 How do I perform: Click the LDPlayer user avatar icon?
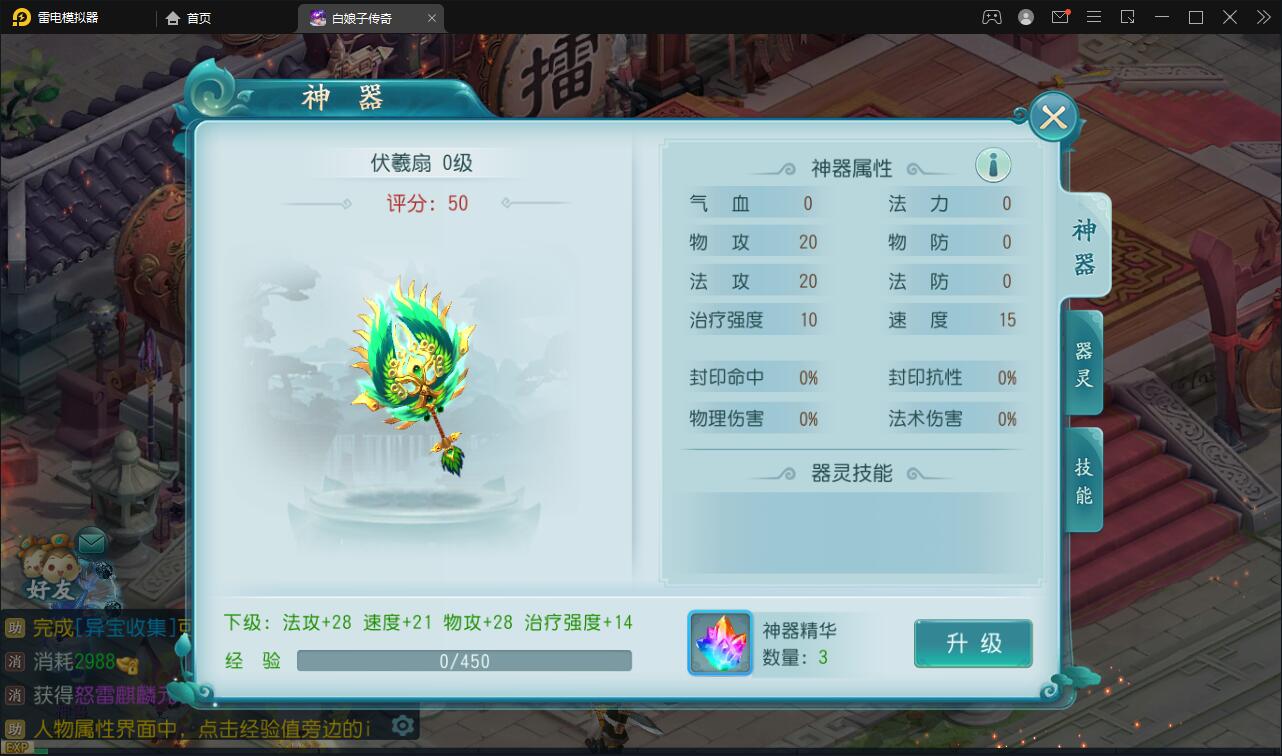pyautogui.click(x=1024, y=17)
